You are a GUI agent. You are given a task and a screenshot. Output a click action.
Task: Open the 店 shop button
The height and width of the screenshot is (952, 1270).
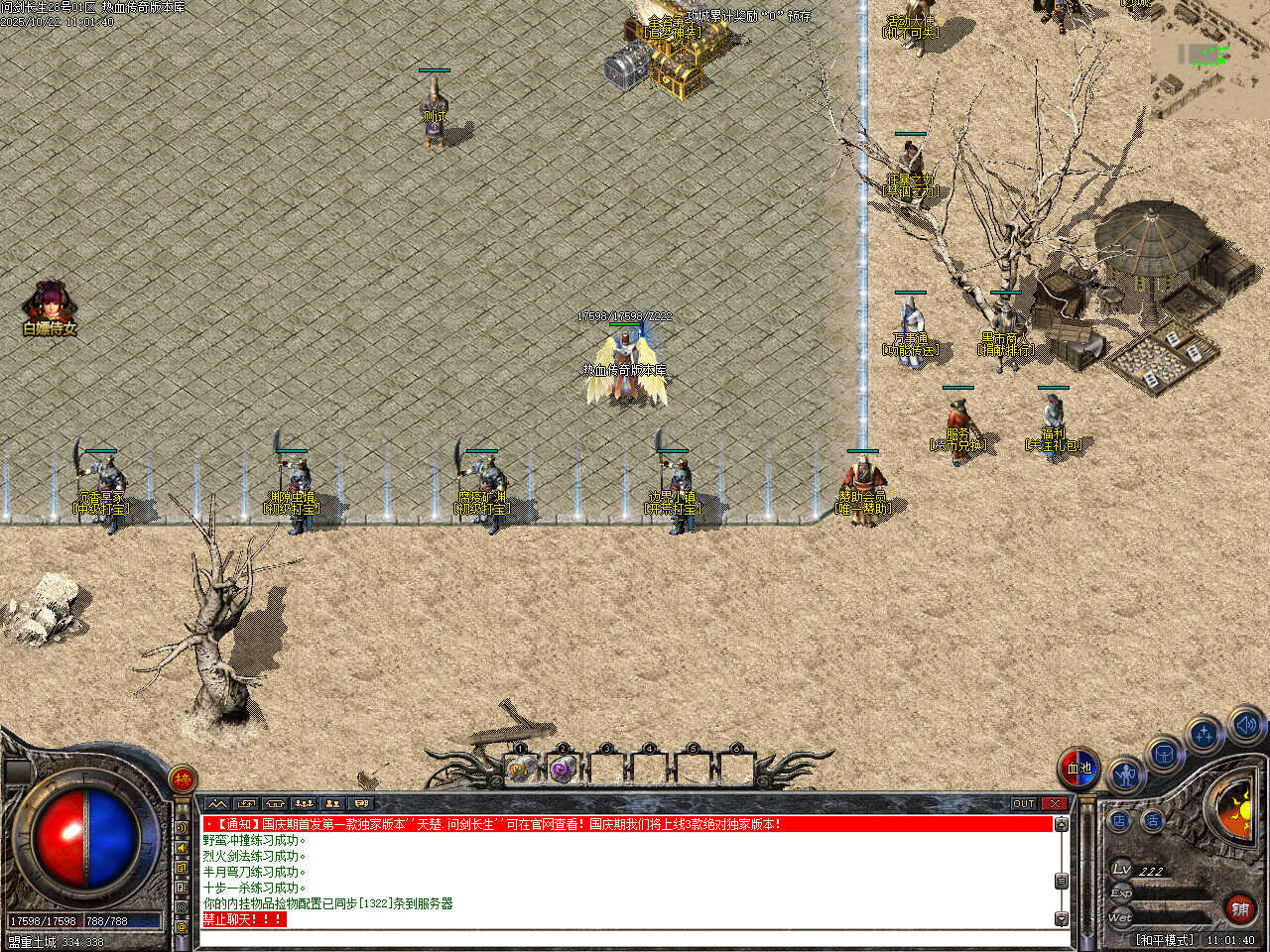click(1119, 820)
